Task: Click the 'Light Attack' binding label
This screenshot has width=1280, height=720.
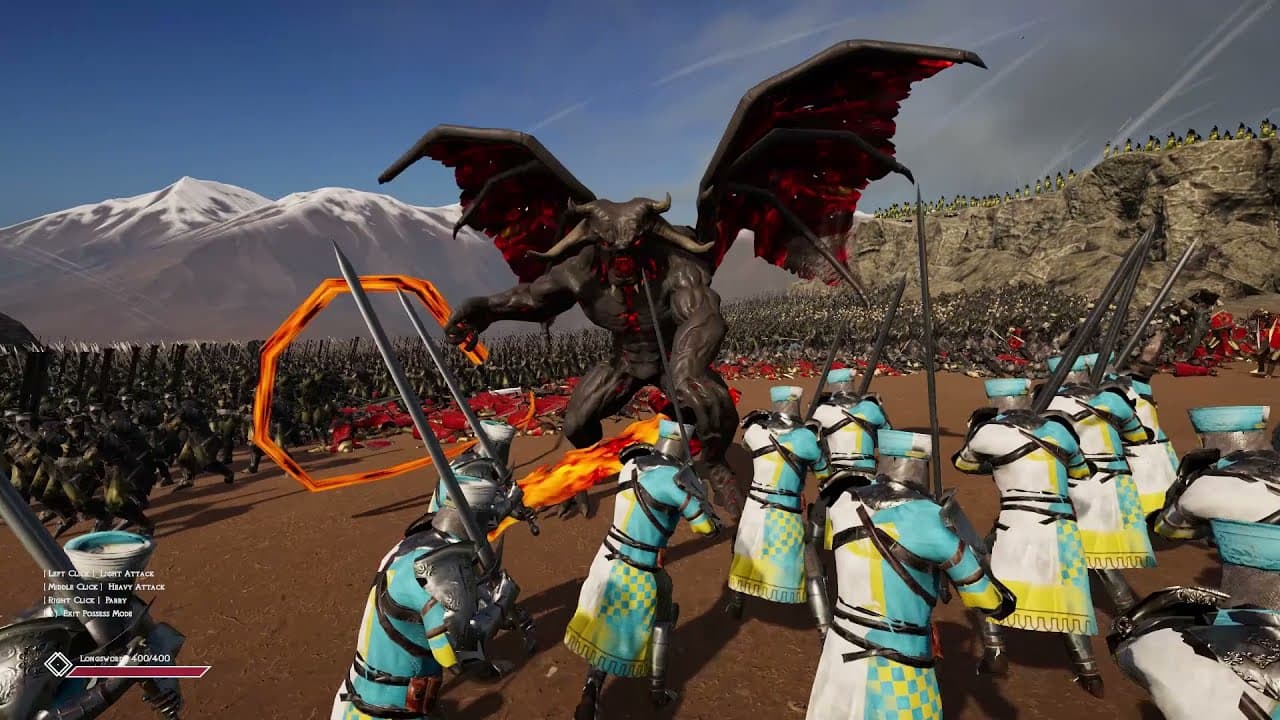Action: (x=127, y=574)
